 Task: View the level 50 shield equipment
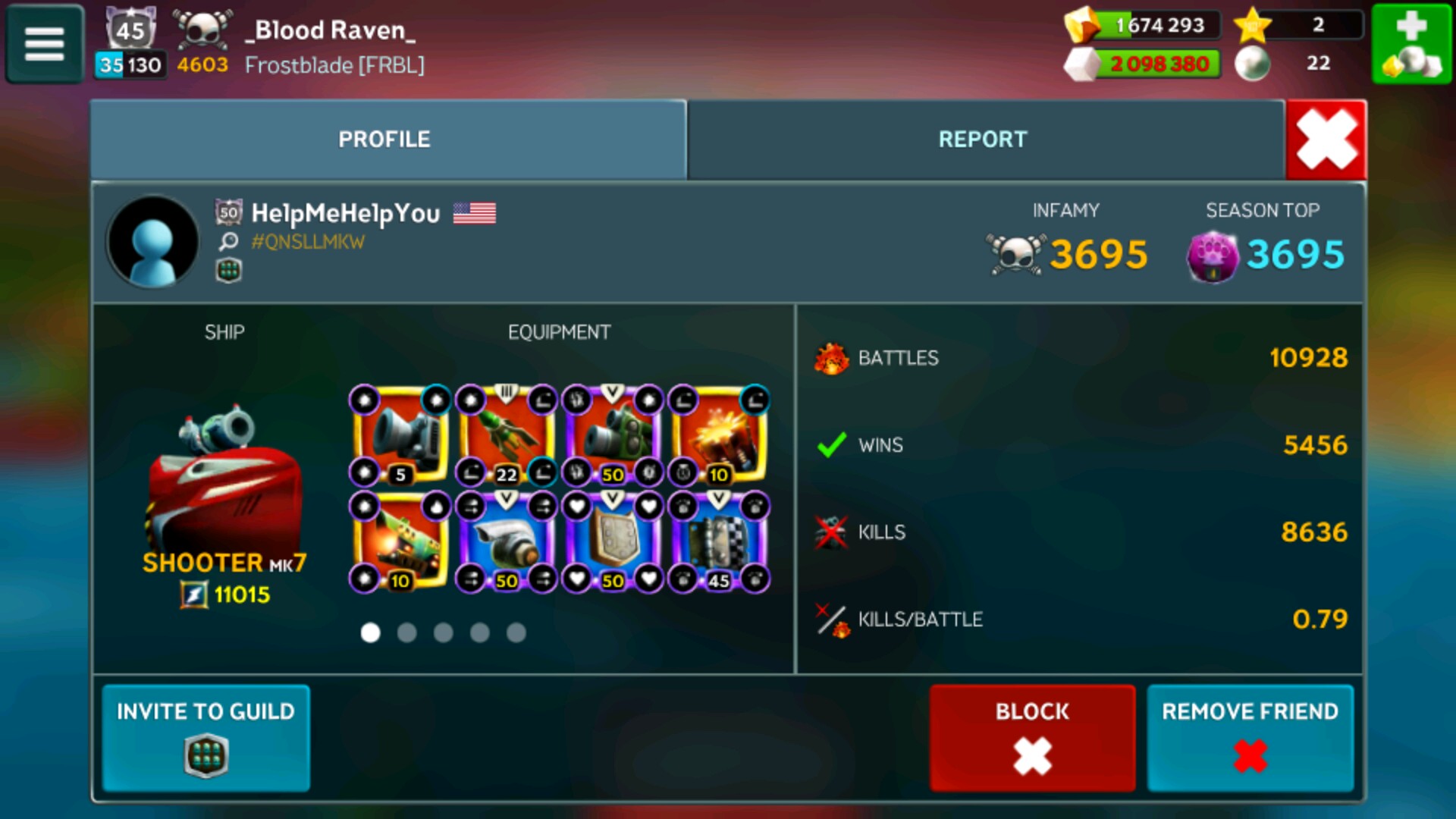613,541
